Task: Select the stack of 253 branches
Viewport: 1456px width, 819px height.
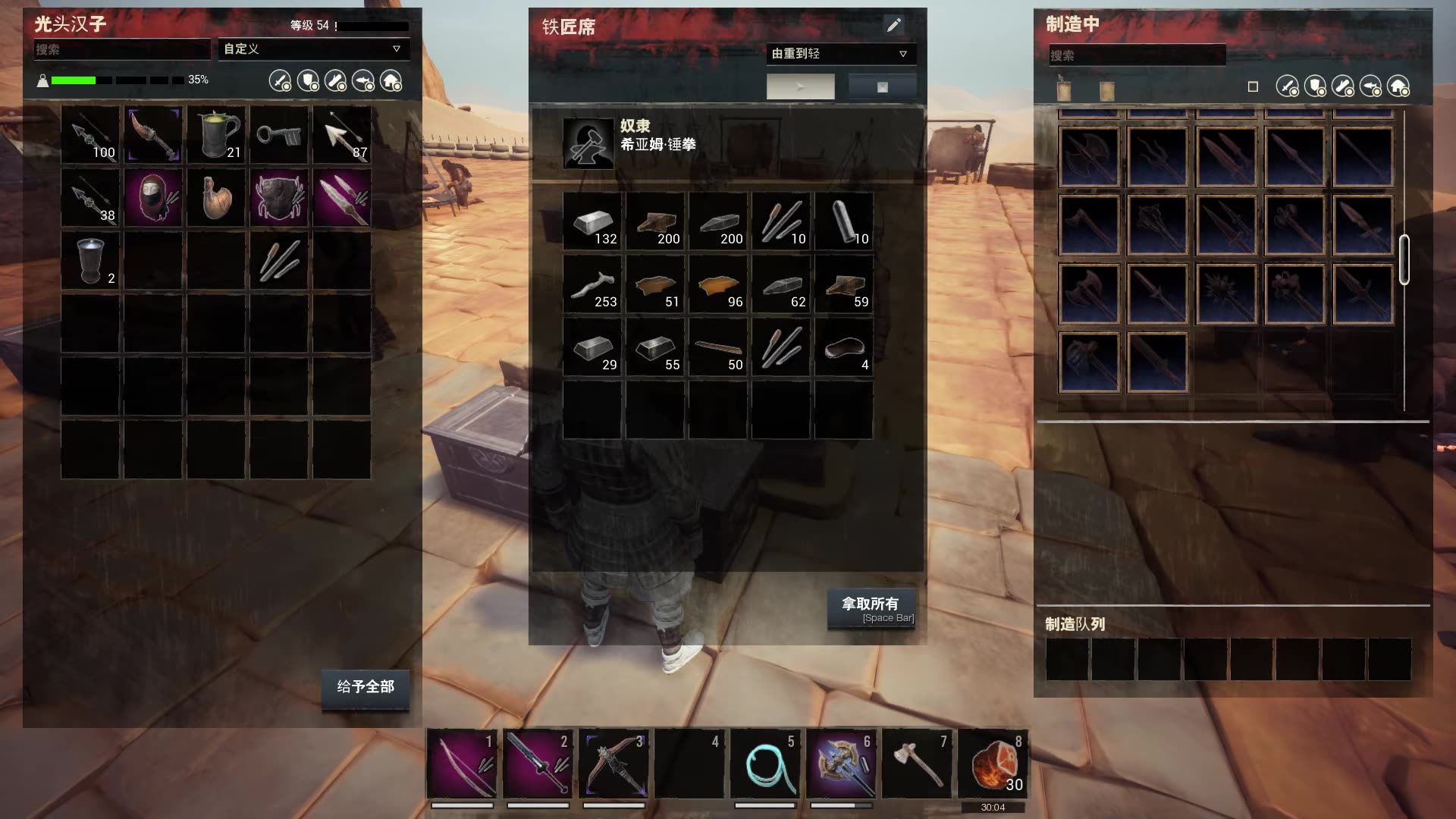Action: click(x=593, y=284)
